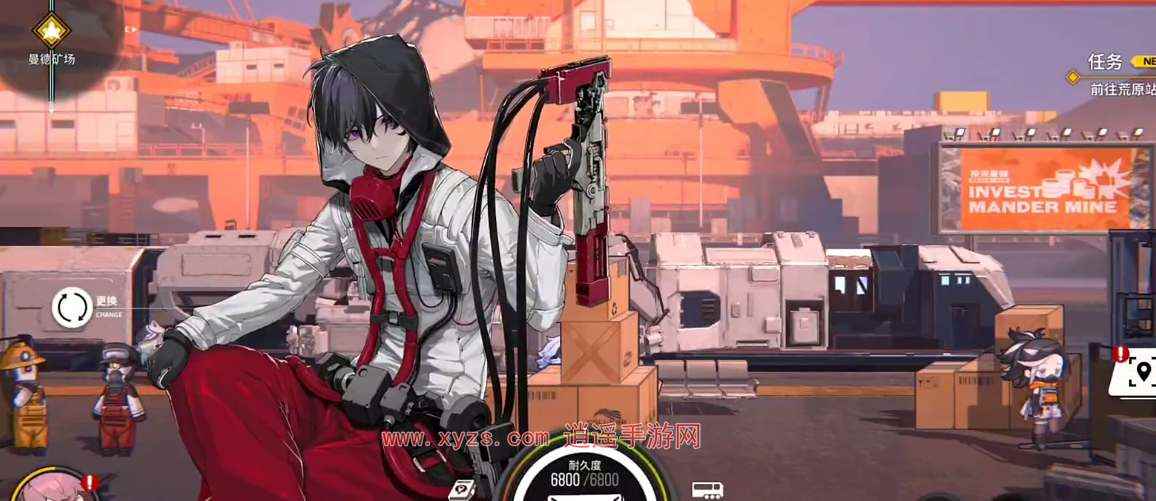Open the 任务 quest tracker
Viewport: 1156px width, 501px height.
pyautogui.click(x=1108, y=61)
